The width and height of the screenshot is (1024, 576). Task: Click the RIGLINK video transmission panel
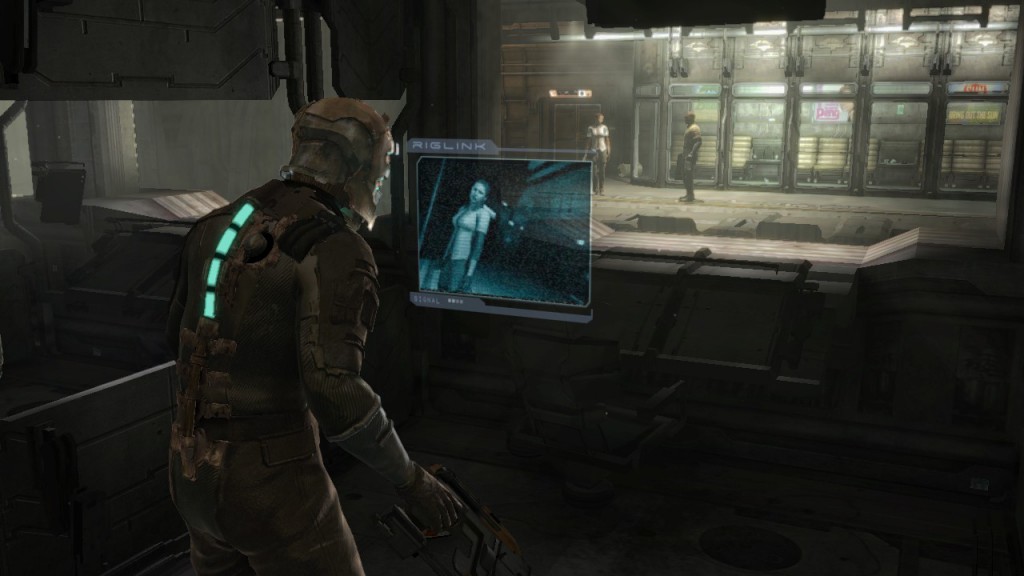(503, 231)
